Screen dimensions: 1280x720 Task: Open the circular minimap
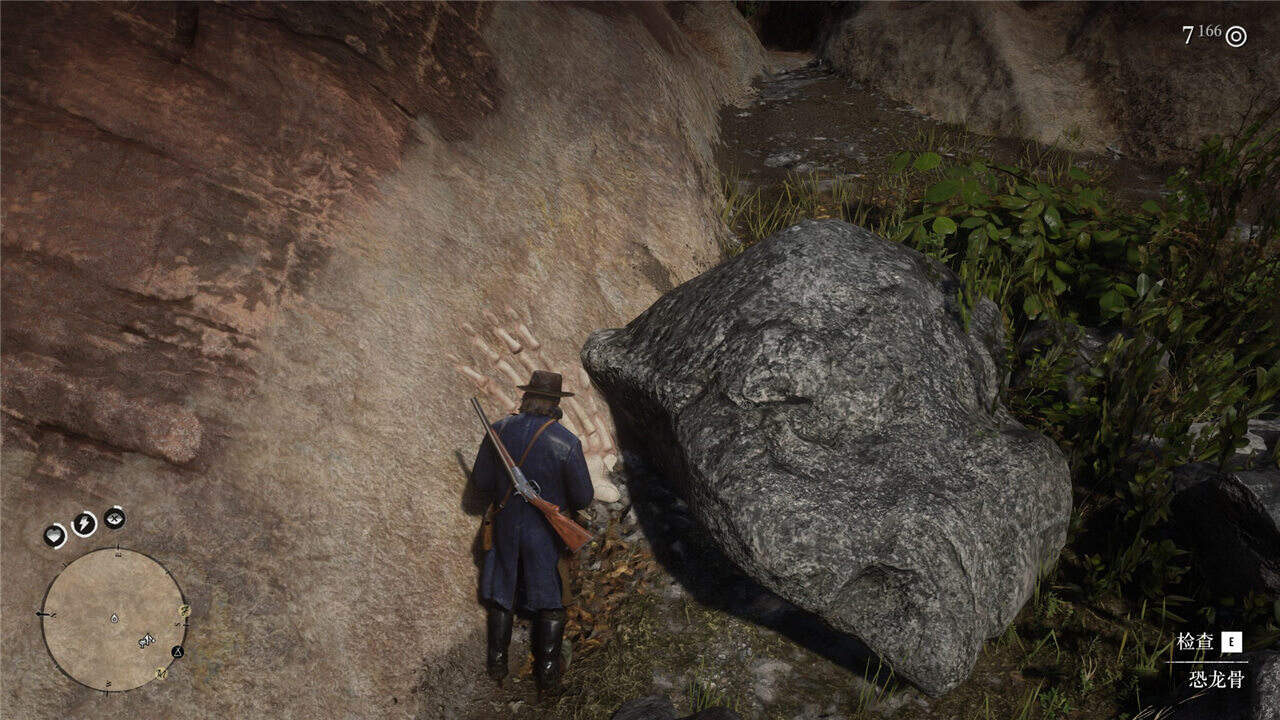(x=113, y=619)
